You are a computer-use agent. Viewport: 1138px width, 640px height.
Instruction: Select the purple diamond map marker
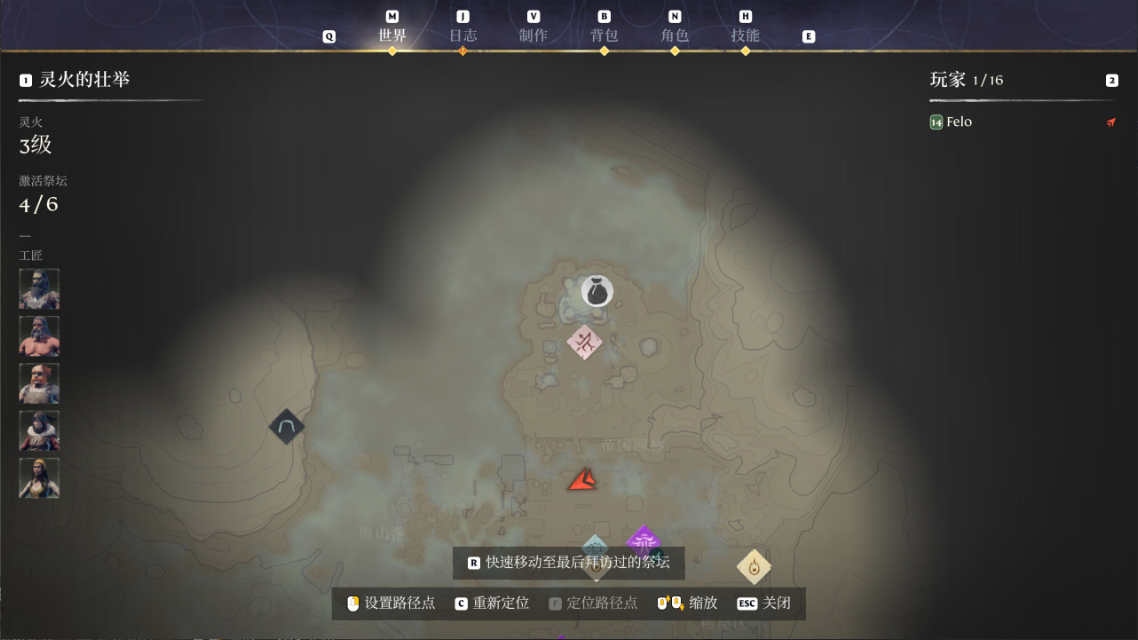[x=643, y=541]
